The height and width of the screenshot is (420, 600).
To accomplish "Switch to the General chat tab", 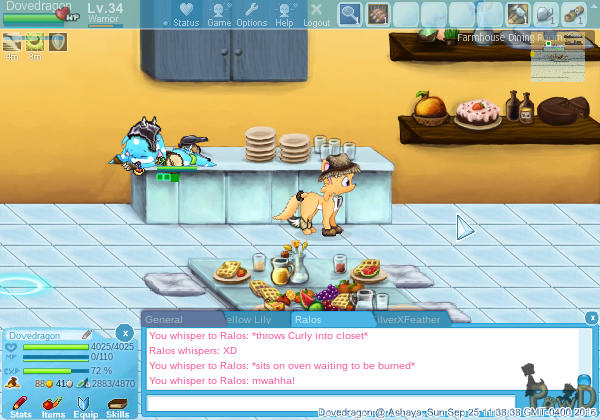I will click(x=164, y=320).
